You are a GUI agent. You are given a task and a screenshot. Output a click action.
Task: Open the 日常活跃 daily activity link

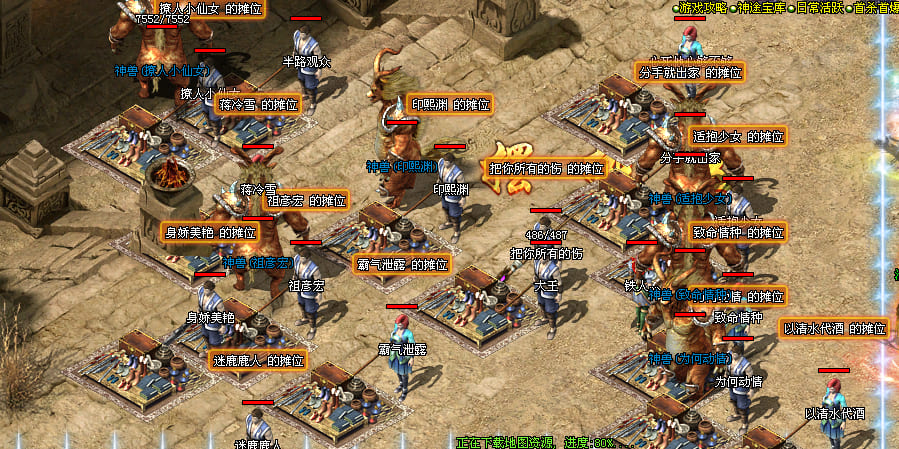[x=817, y=8]
